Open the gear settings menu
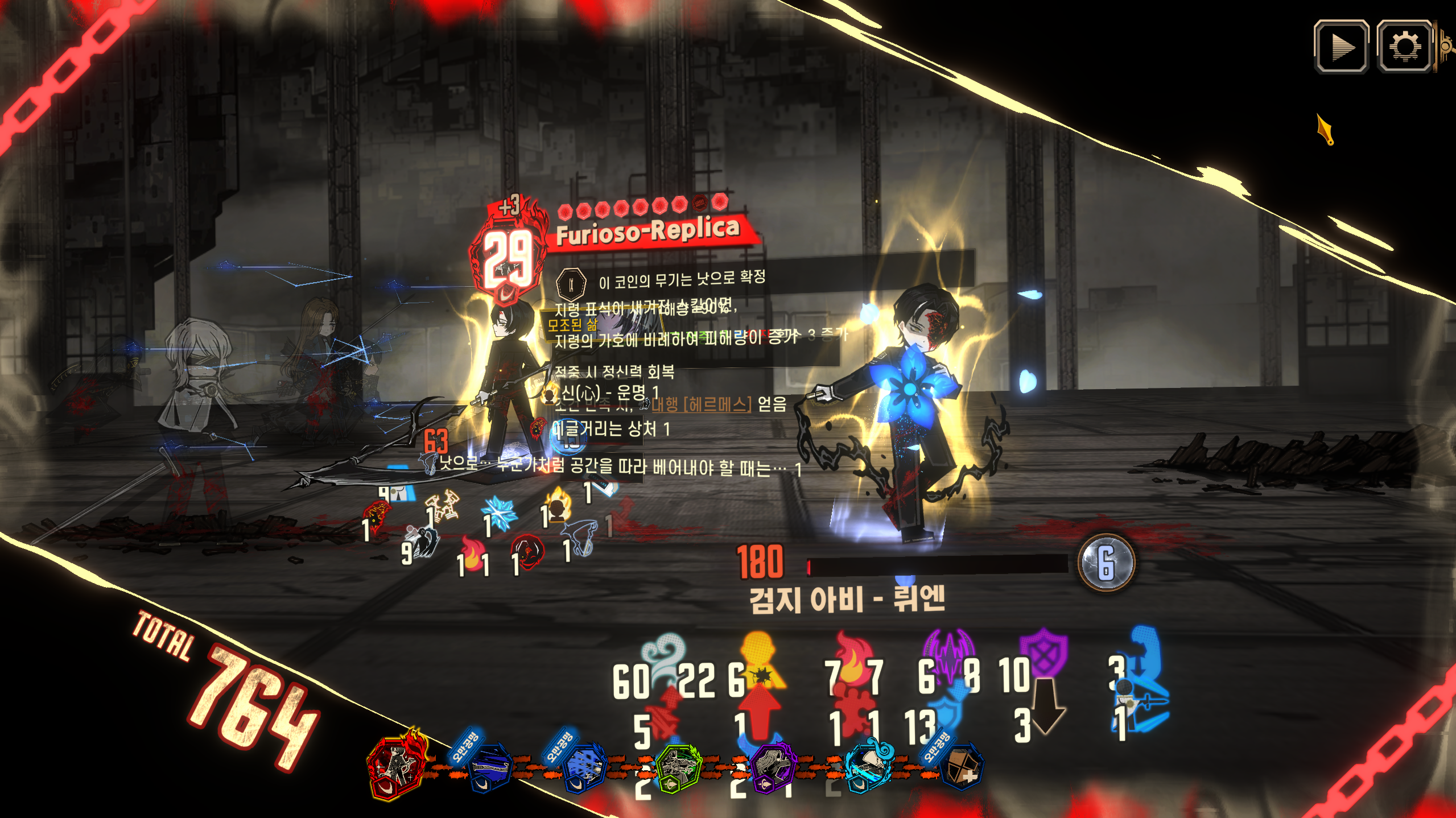Image resolution: width=1456 pixels, height=818 pixels. coord(1404,47)
